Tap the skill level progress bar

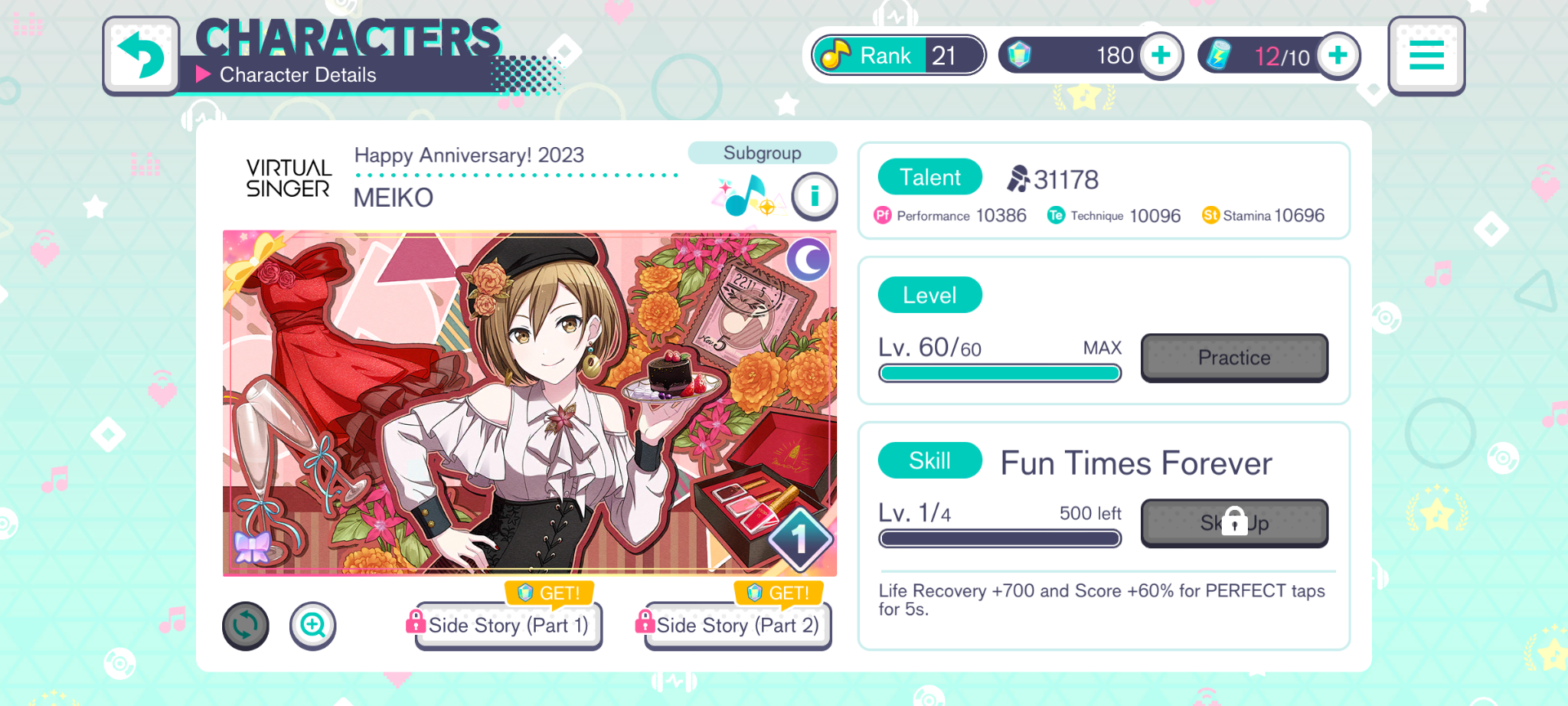[1000, 538]
